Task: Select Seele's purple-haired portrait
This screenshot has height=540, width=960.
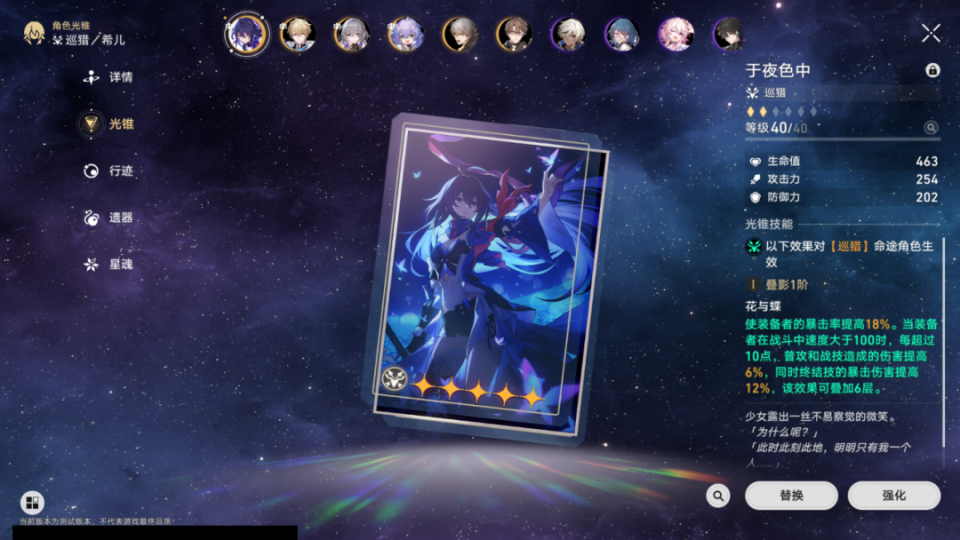Action: [x=245, y=34]
